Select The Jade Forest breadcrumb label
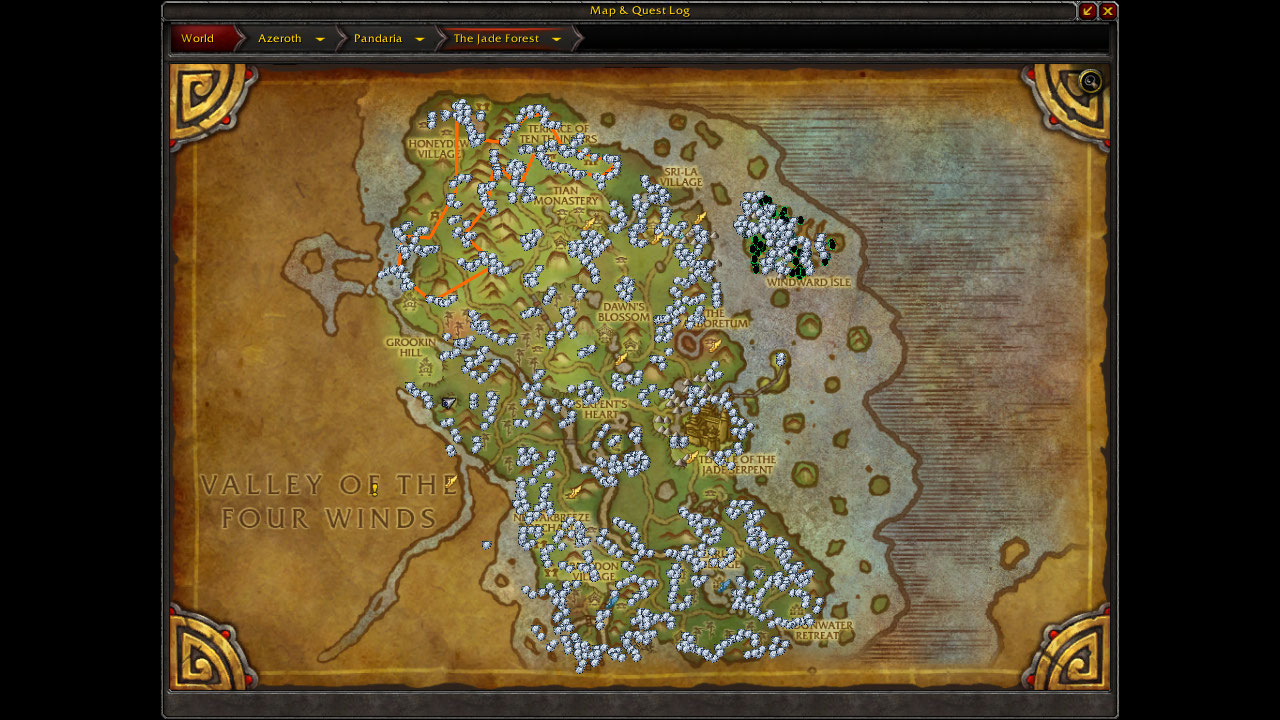Screen dimensions: 1280x720 (498, 38)
